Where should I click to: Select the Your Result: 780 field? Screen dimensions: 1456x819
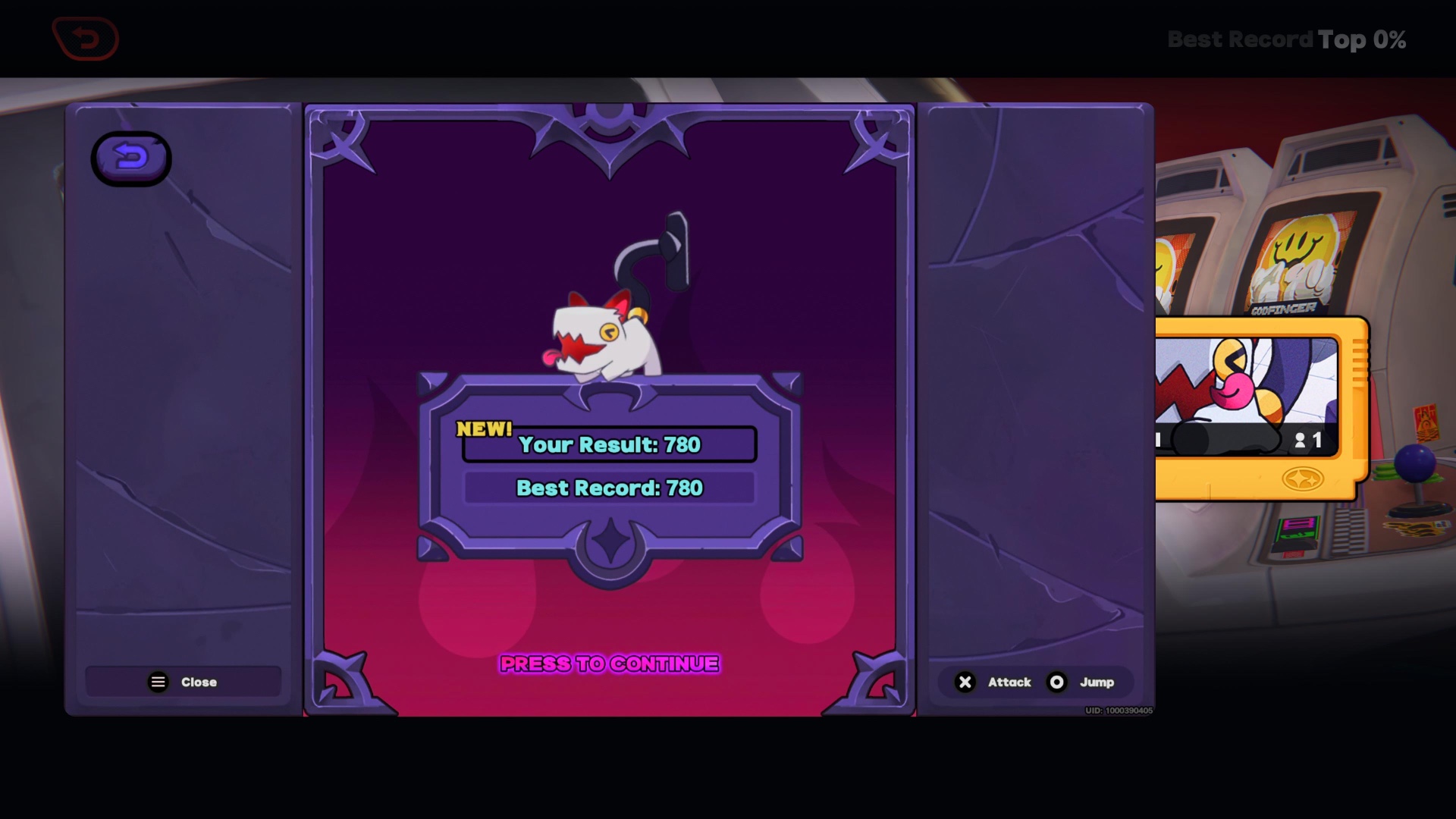click(x=609, y=446)
